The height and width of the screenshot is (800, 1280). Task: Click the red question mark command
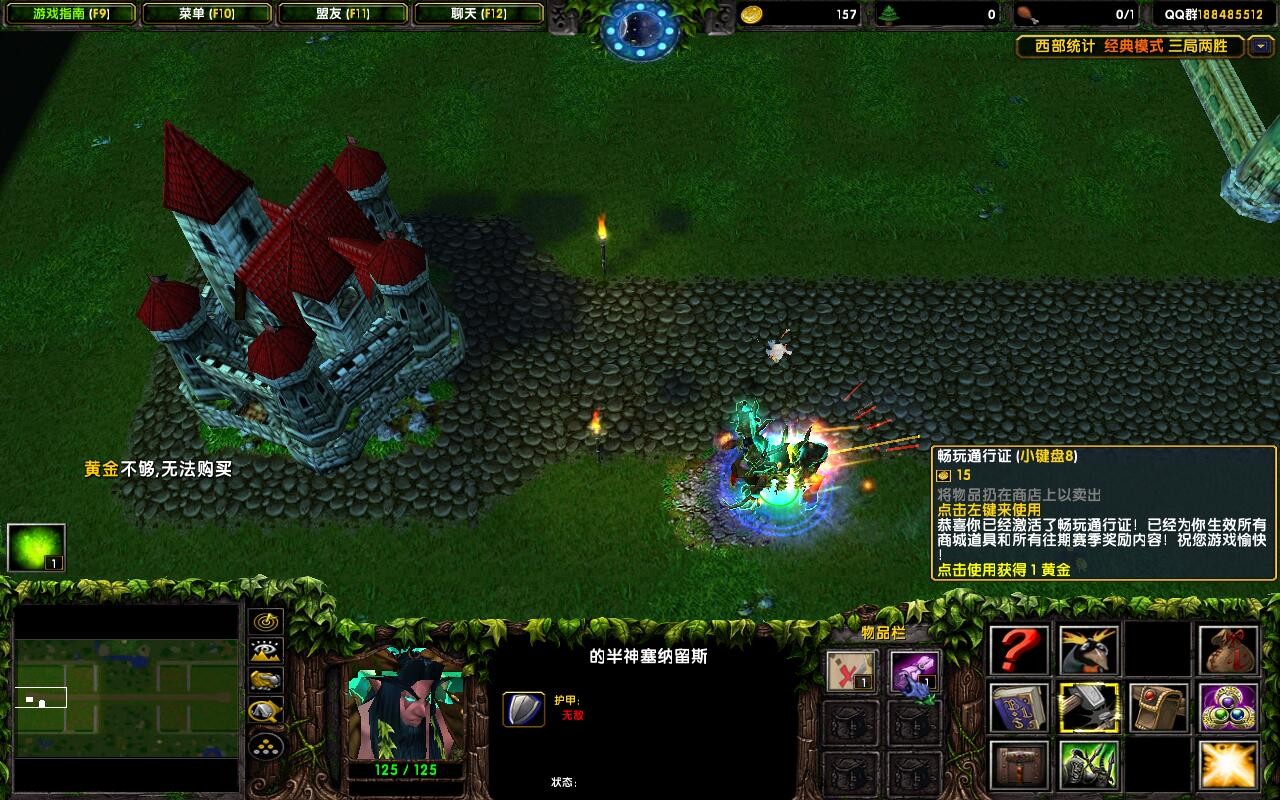point(1020,651)
